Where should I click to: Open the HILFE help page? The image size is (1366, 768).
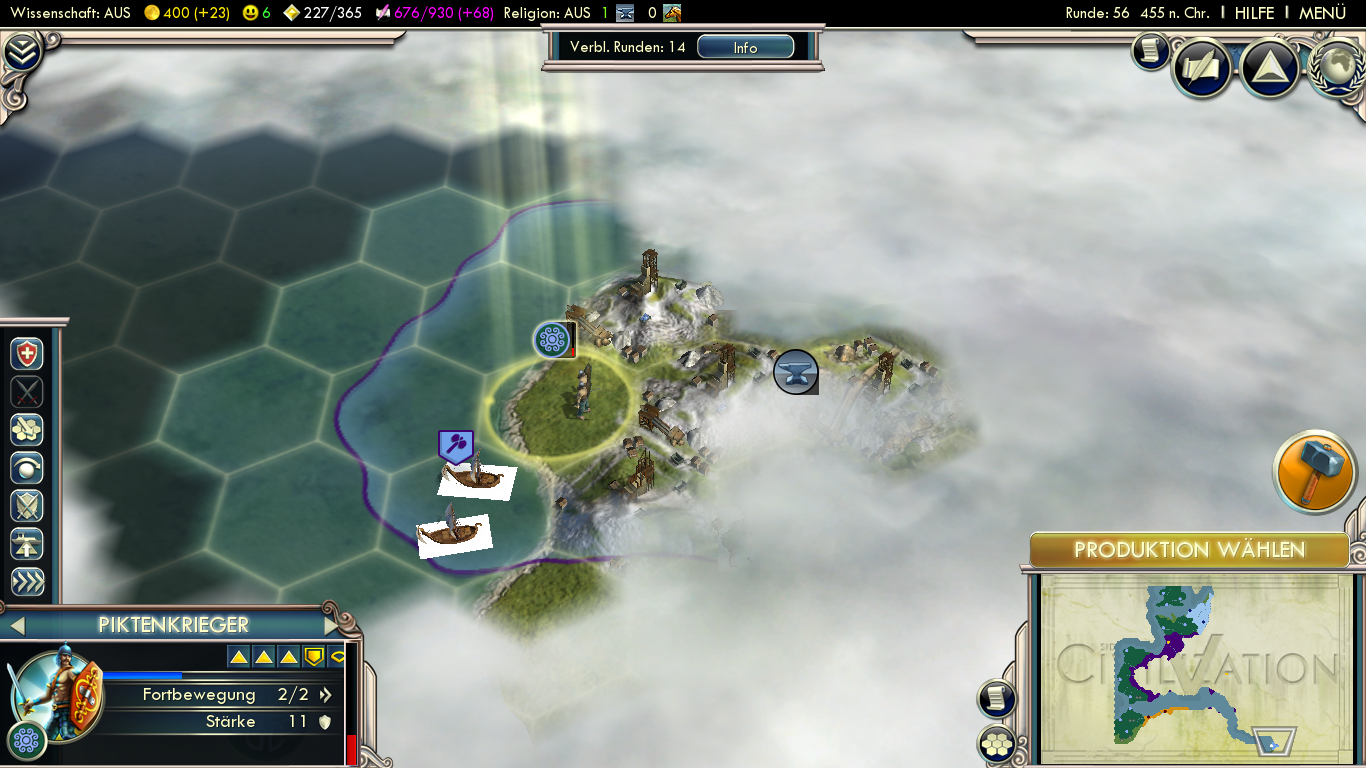pos(1254,13)
